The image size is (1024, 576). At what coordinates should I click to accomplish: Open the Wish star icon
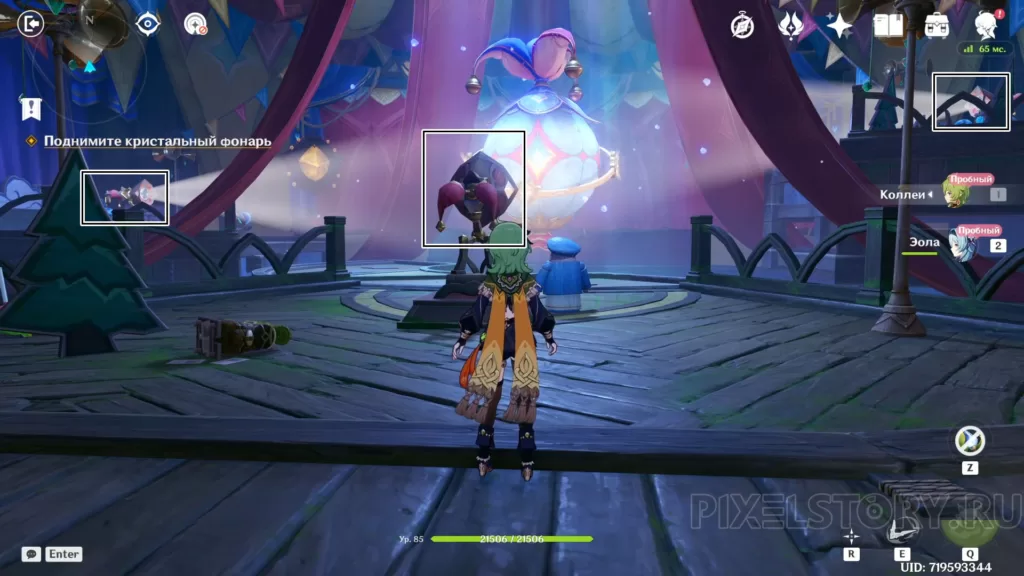[x=840, y=26]
